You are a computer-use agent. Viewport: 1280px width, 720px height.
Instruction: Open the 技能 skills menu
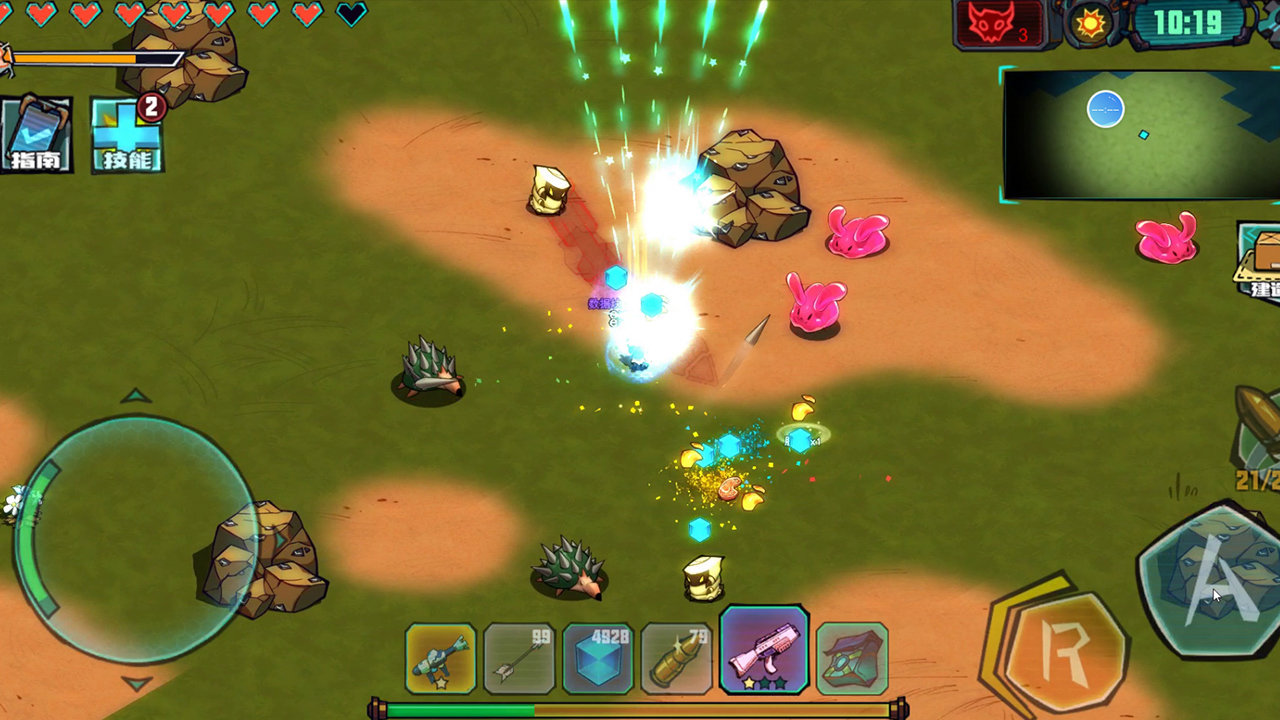pos(127,135)
